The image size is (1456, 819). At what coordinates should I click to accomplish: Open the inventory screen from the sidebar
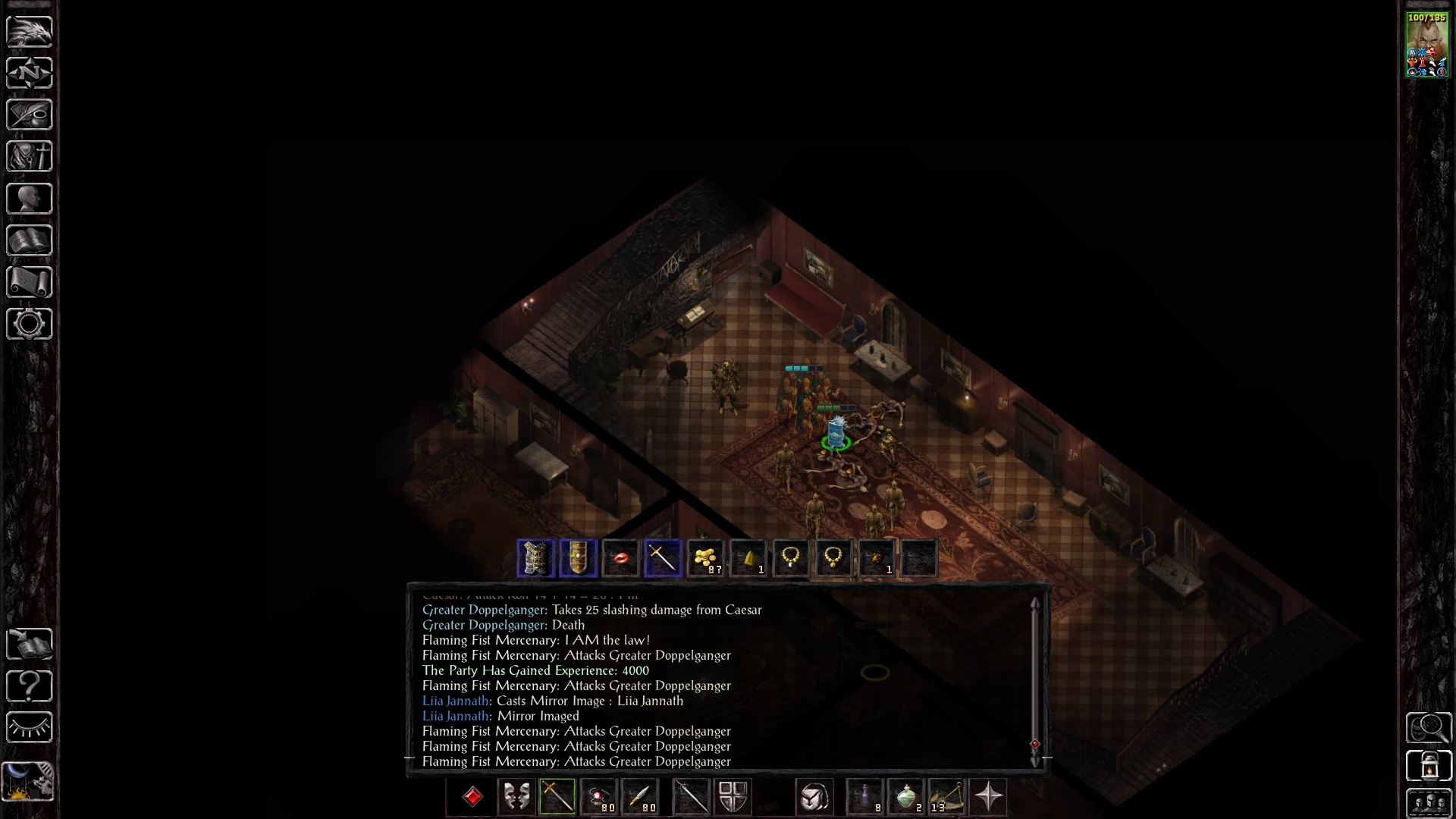tap(29, 156)
